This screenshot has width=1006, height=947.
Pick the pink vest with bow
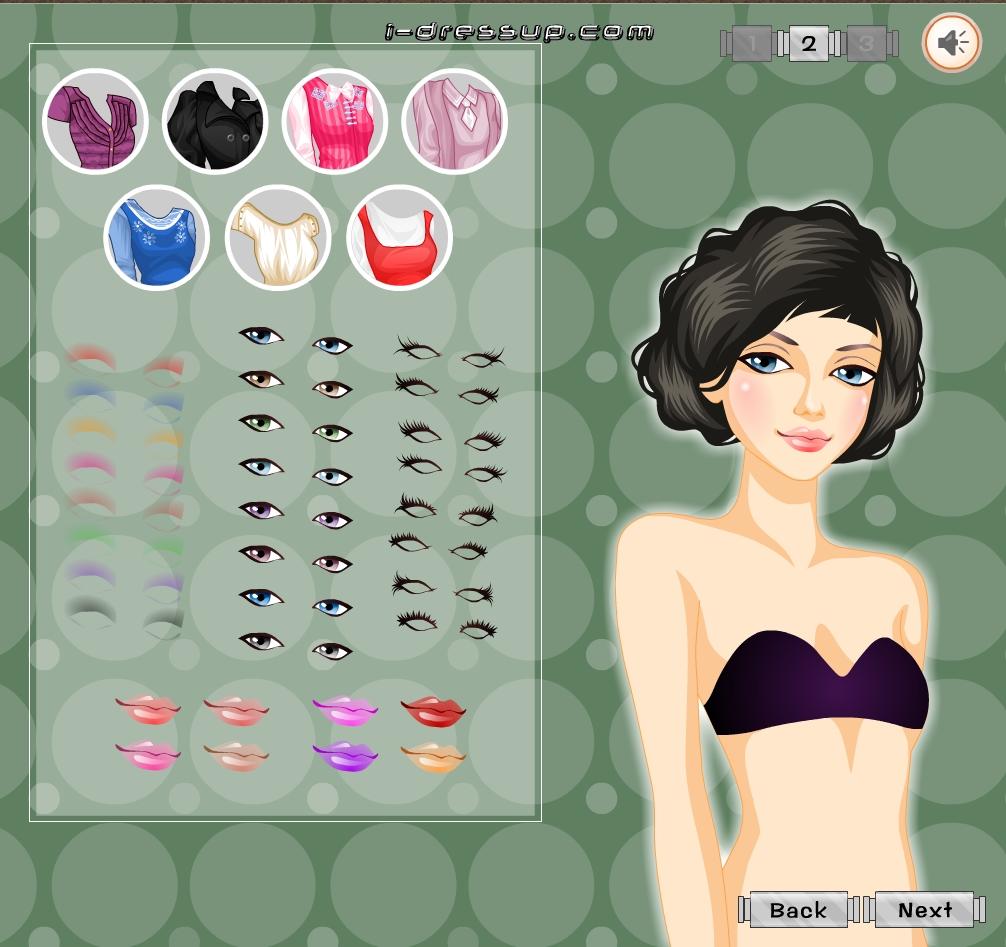(335, 121)
